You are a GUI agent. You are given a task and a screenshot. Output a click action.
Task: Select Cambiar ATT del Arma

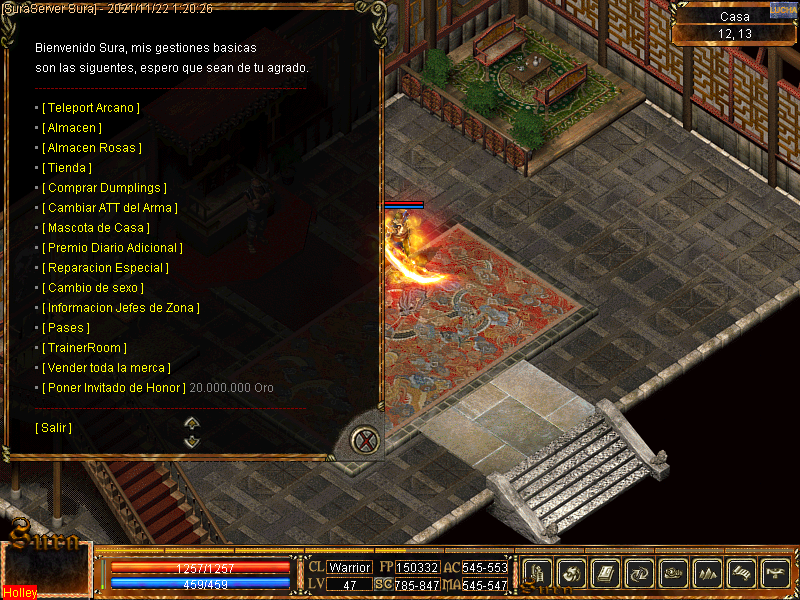(109, 208)
